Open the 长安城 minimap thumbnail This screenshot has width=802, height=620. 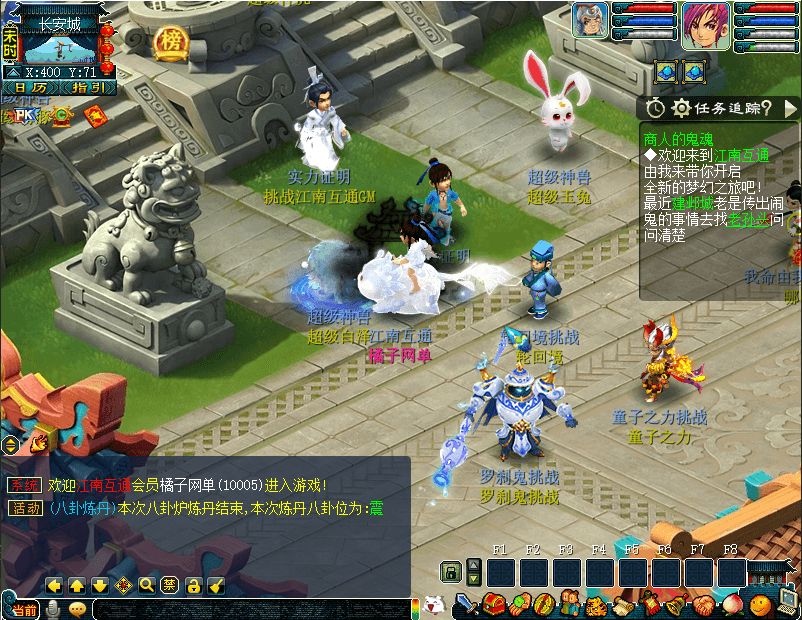60,48
